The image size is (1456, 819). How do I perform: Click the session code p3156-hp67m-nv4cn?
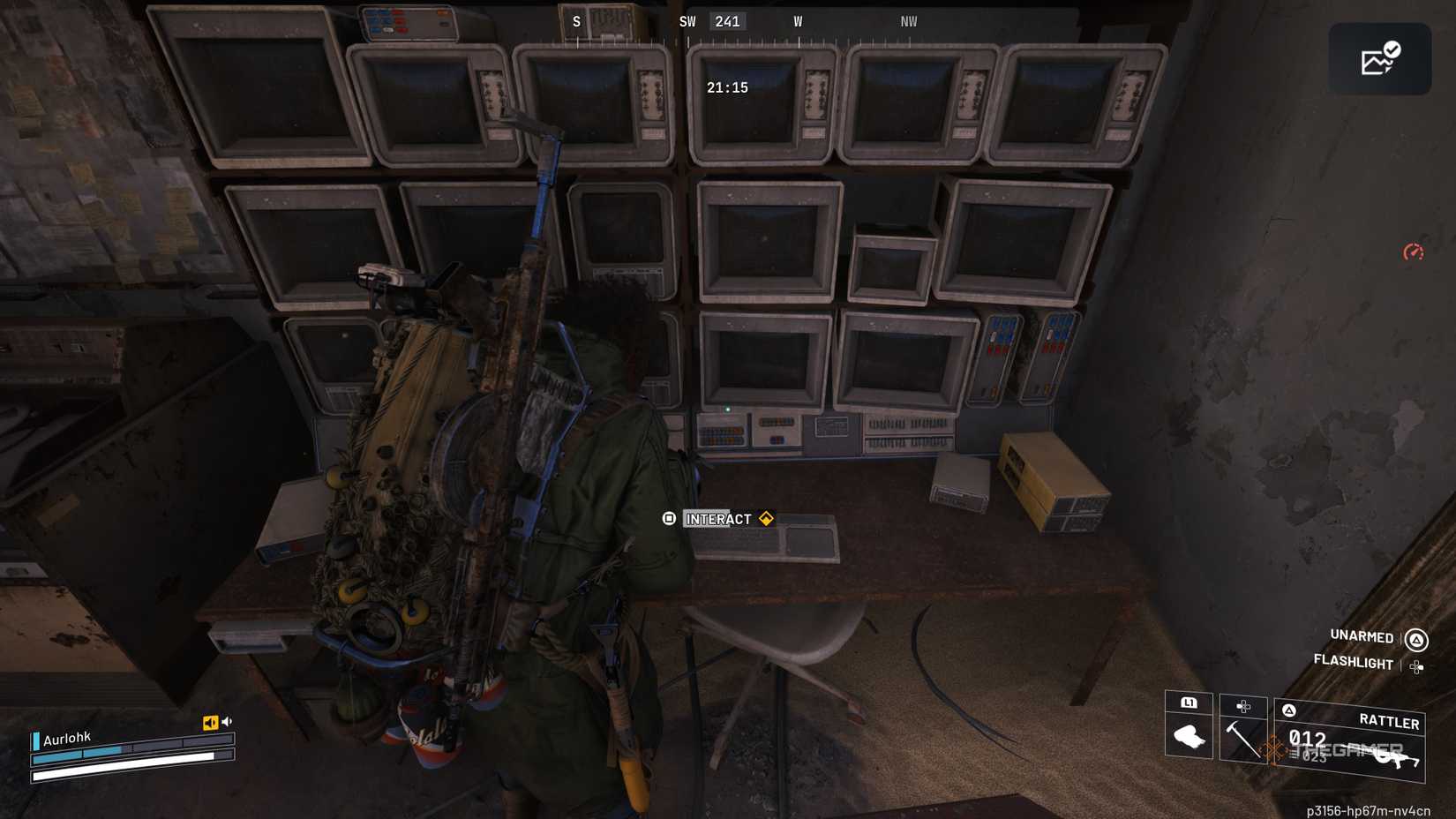(1369, 809)
